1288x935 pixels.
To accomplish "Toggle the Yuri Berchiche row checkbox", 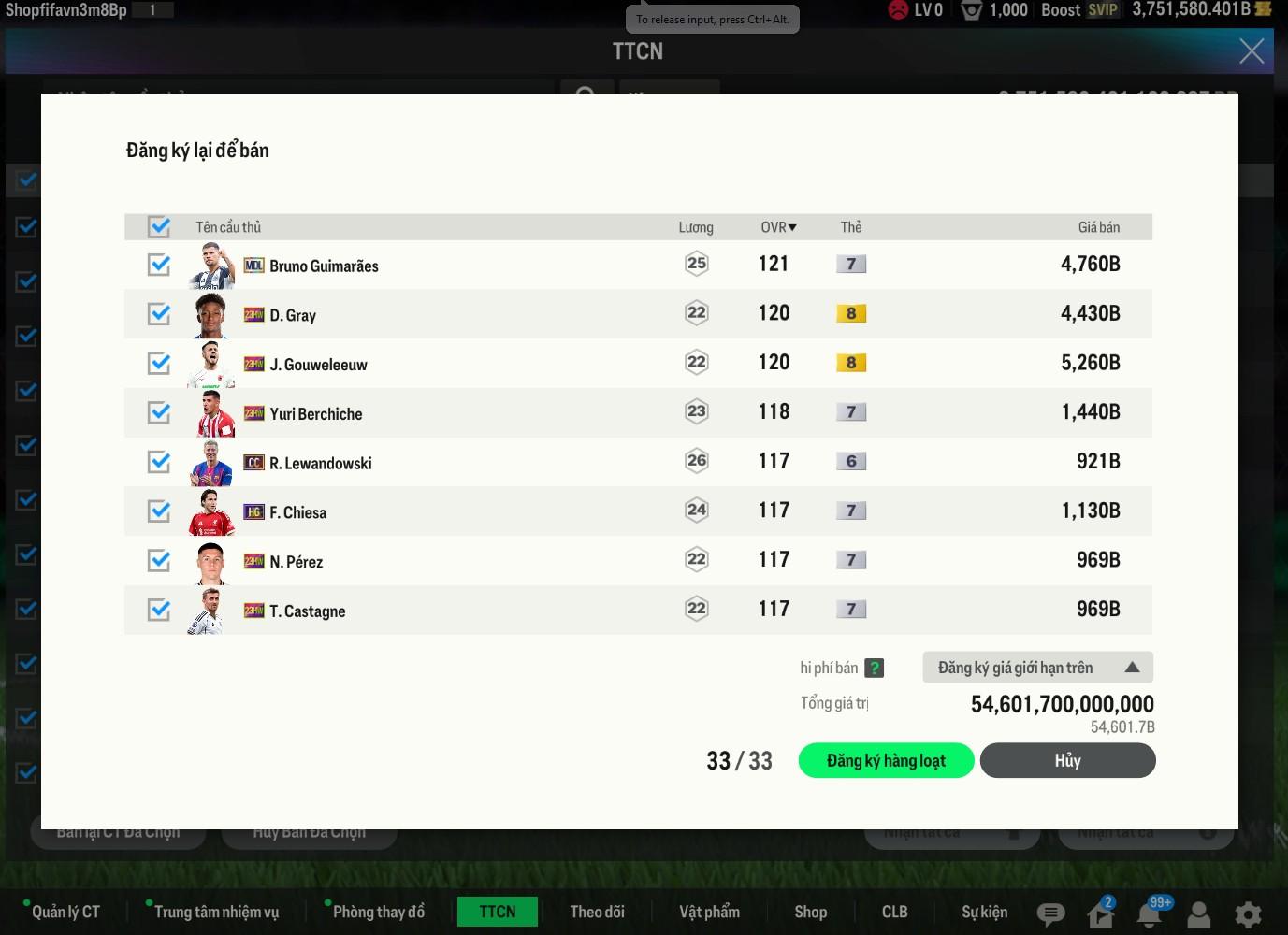I will pyautogui.click(x=159, y=412).
